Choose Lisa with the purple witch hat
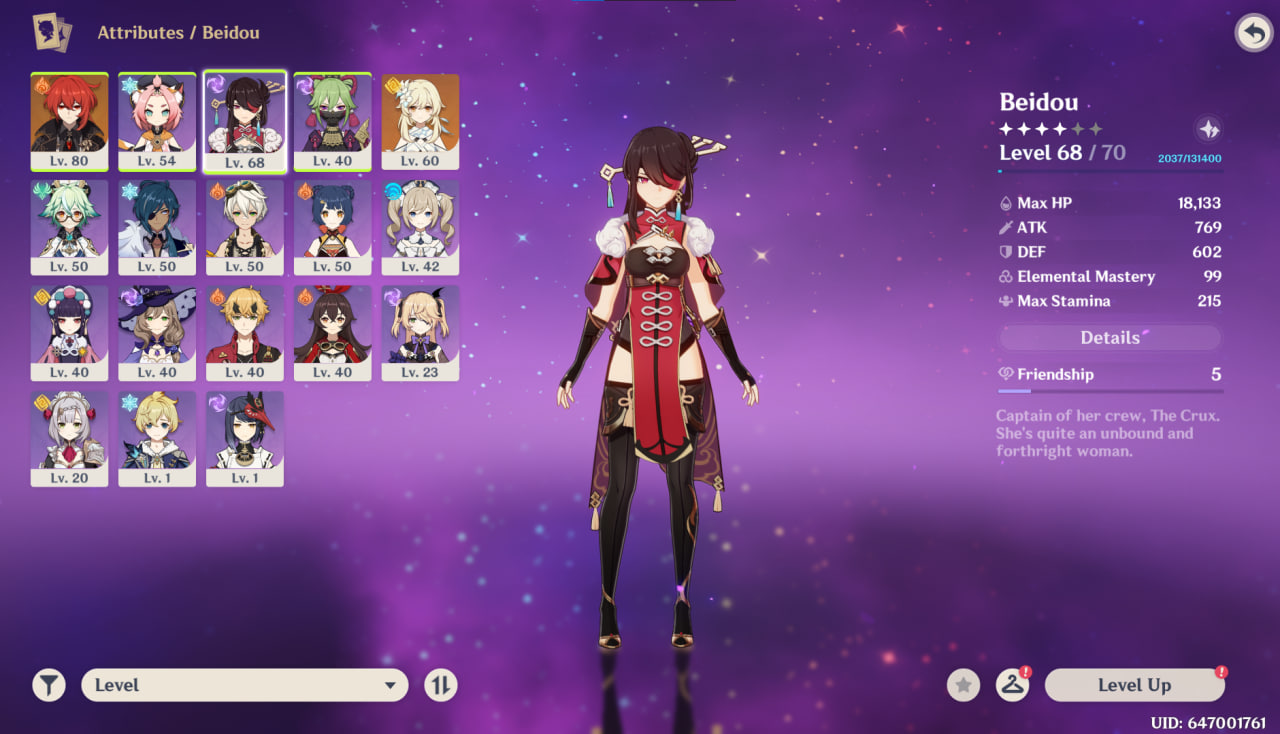The height and width of the screenshot is (734, 1280). click(157, 333)
